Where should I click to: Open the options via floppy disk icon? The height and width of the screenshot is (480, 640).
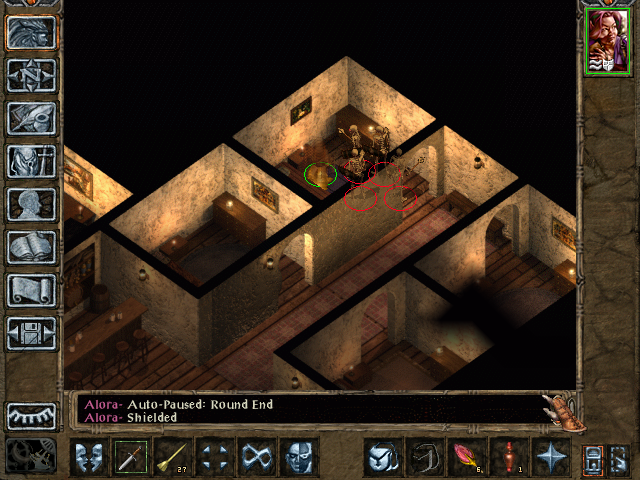point(31,333)
